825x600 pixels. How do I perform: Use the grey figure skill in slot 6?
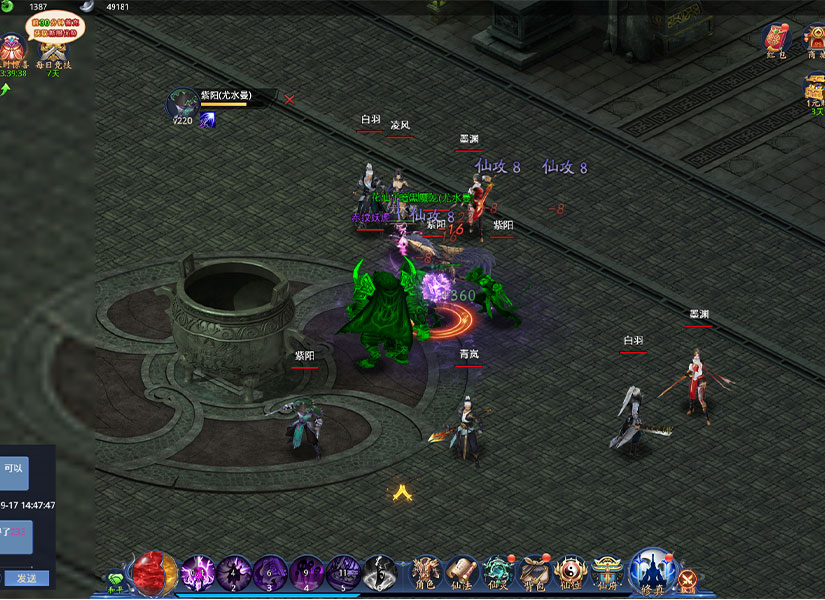pyautogui.click(x=379, y=573)
